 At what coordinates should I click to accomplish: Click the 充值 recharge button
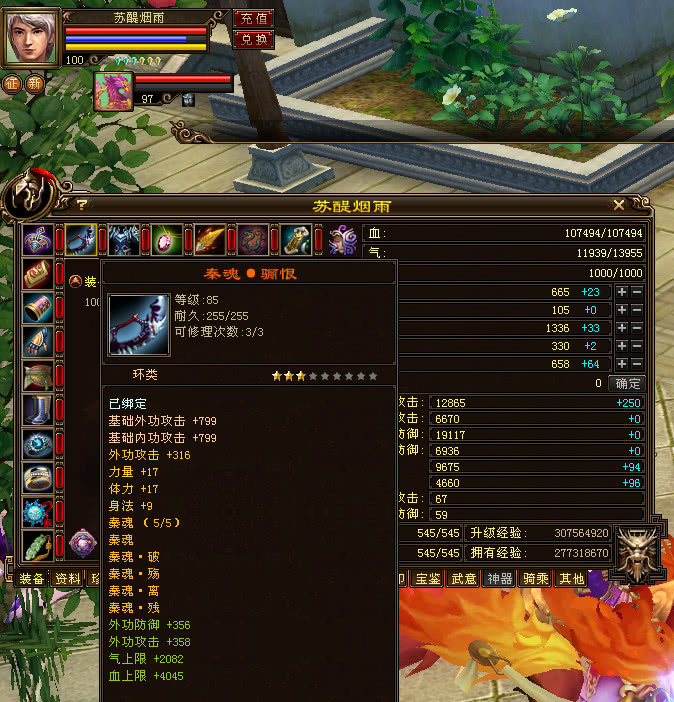253,19
